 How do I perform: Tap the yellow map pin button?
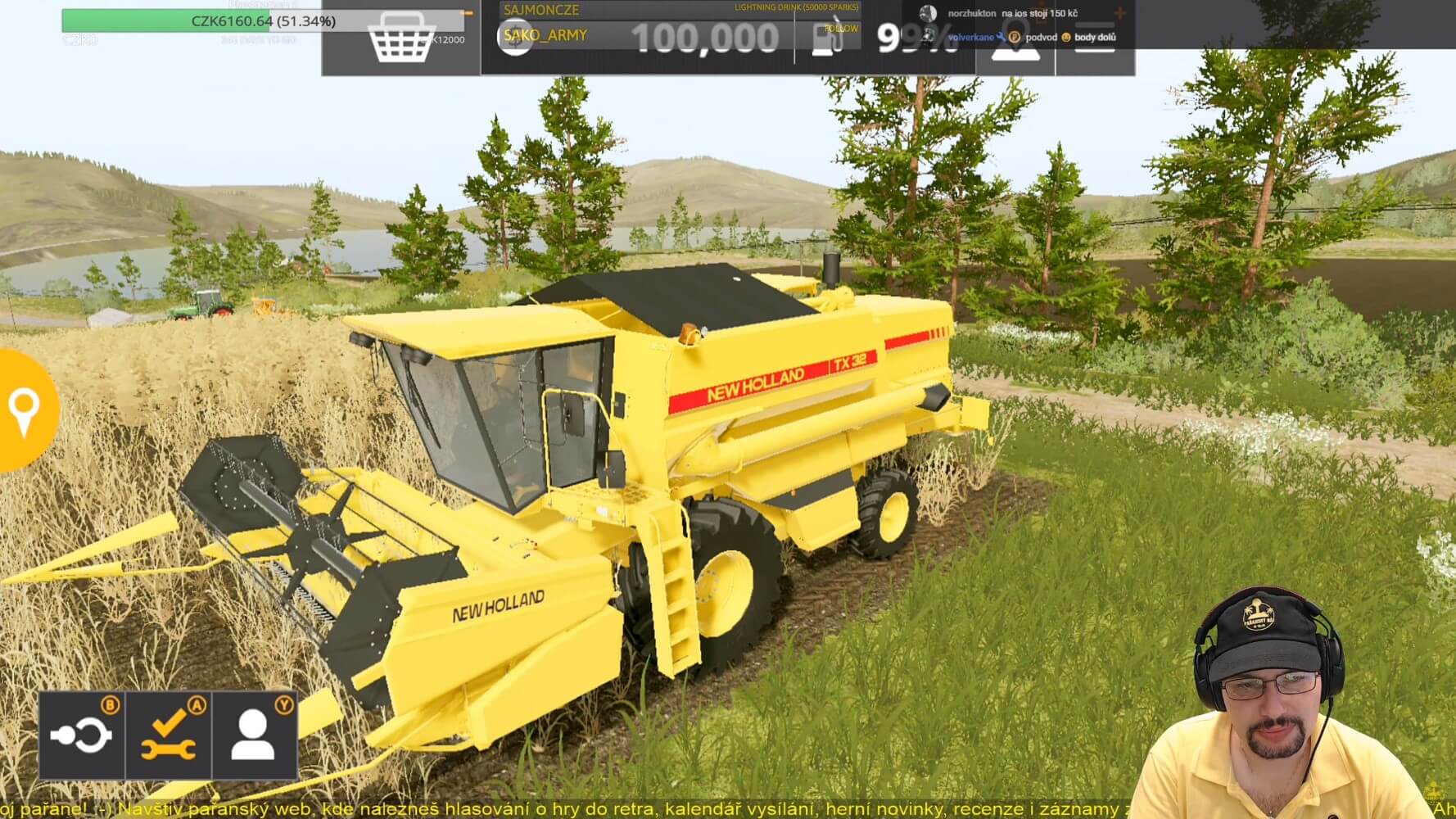click(x=24, y=409)
